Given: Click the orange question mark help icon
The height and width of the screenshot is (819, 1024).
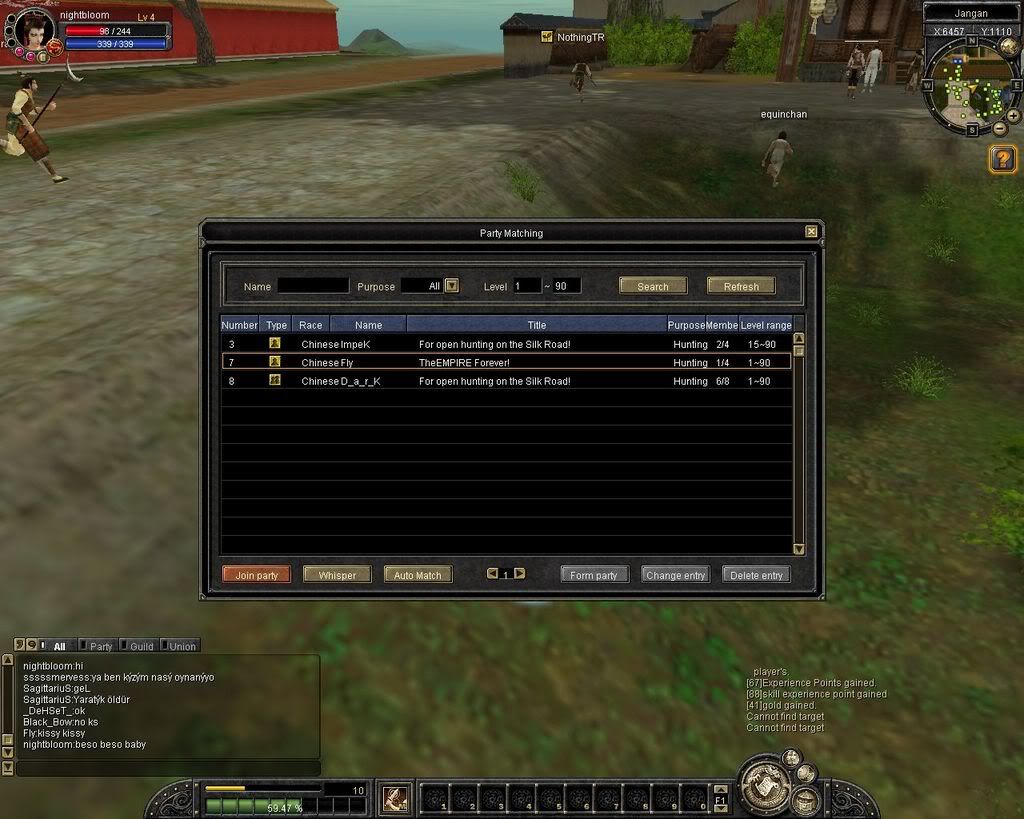Looking at the screenshot, I should [x=1003, y=158].
